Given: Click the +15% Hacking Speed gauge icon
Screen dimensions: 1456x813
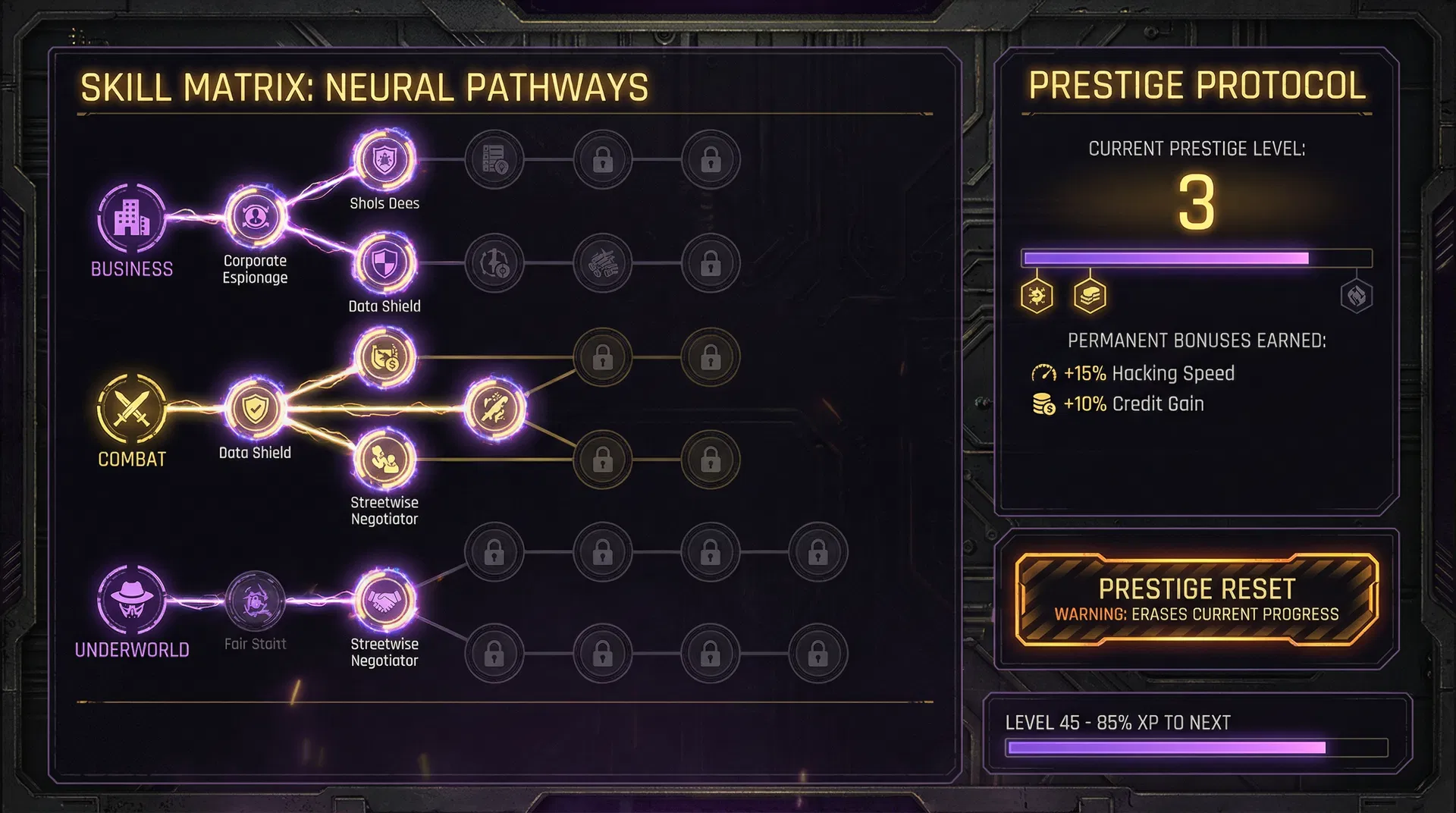Looking at the screenshot, I should point(1045,373).
